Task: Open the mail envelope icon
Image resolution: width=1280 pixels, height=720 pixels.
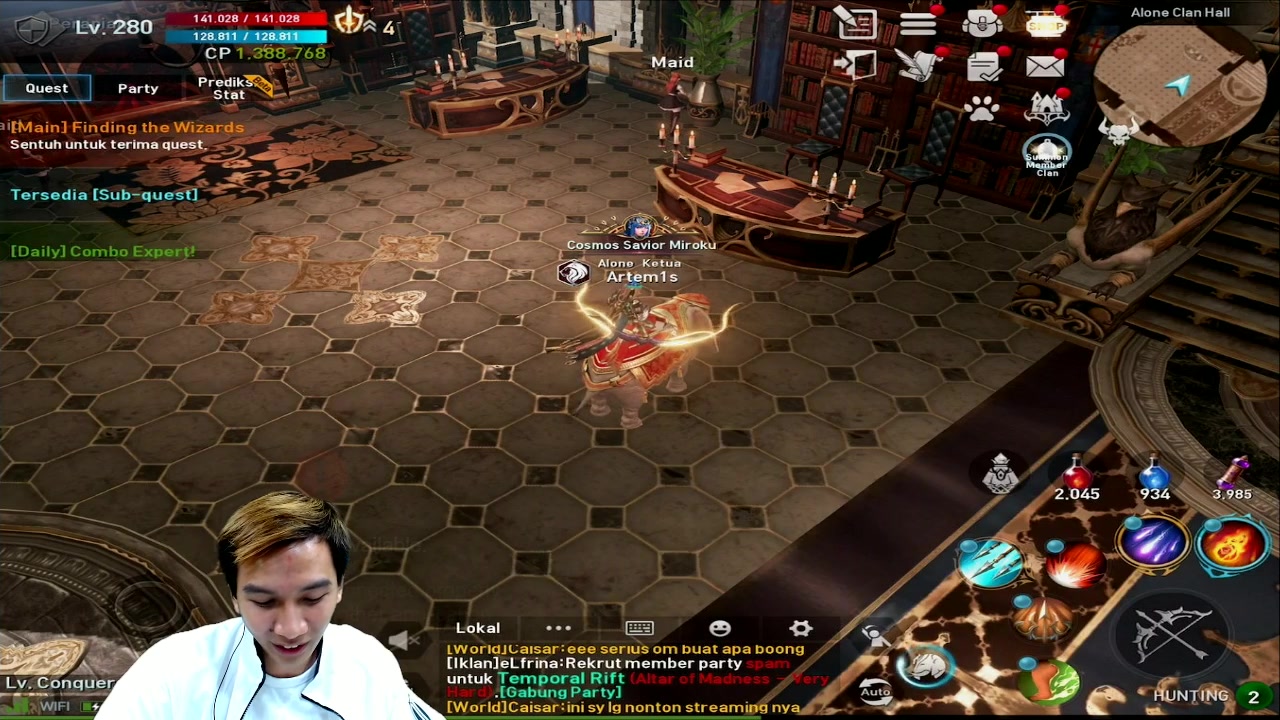Action: click(1046, 65)
